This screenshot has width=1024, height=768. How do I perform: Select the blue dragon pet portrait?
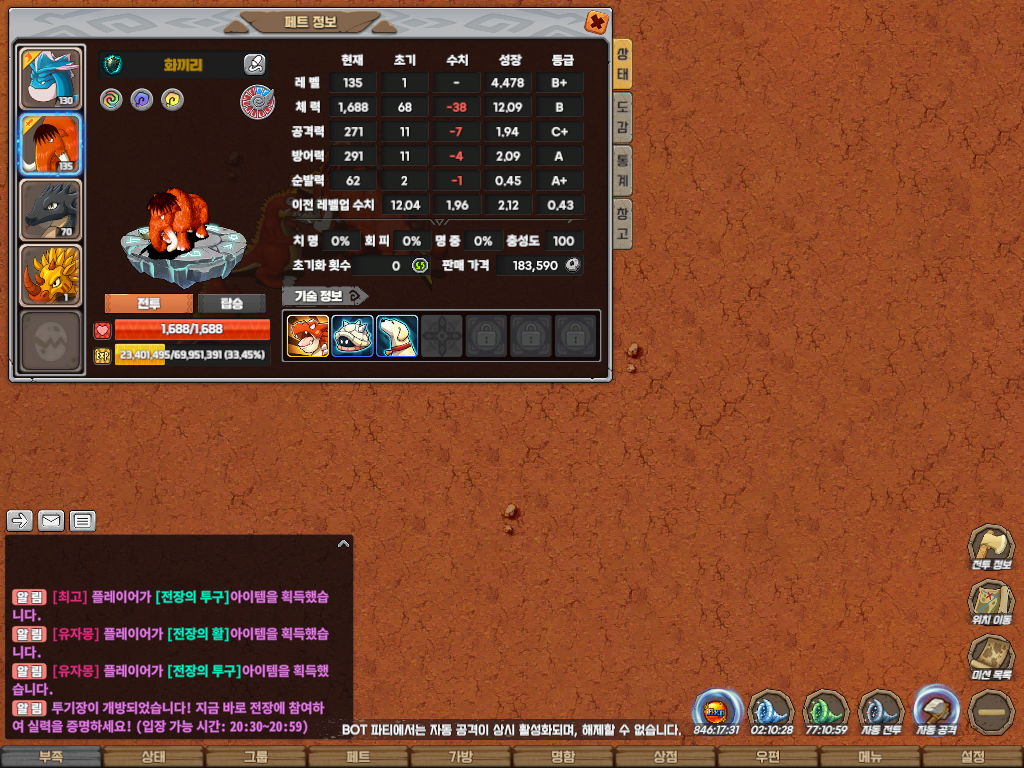click(x=50, y=77)
